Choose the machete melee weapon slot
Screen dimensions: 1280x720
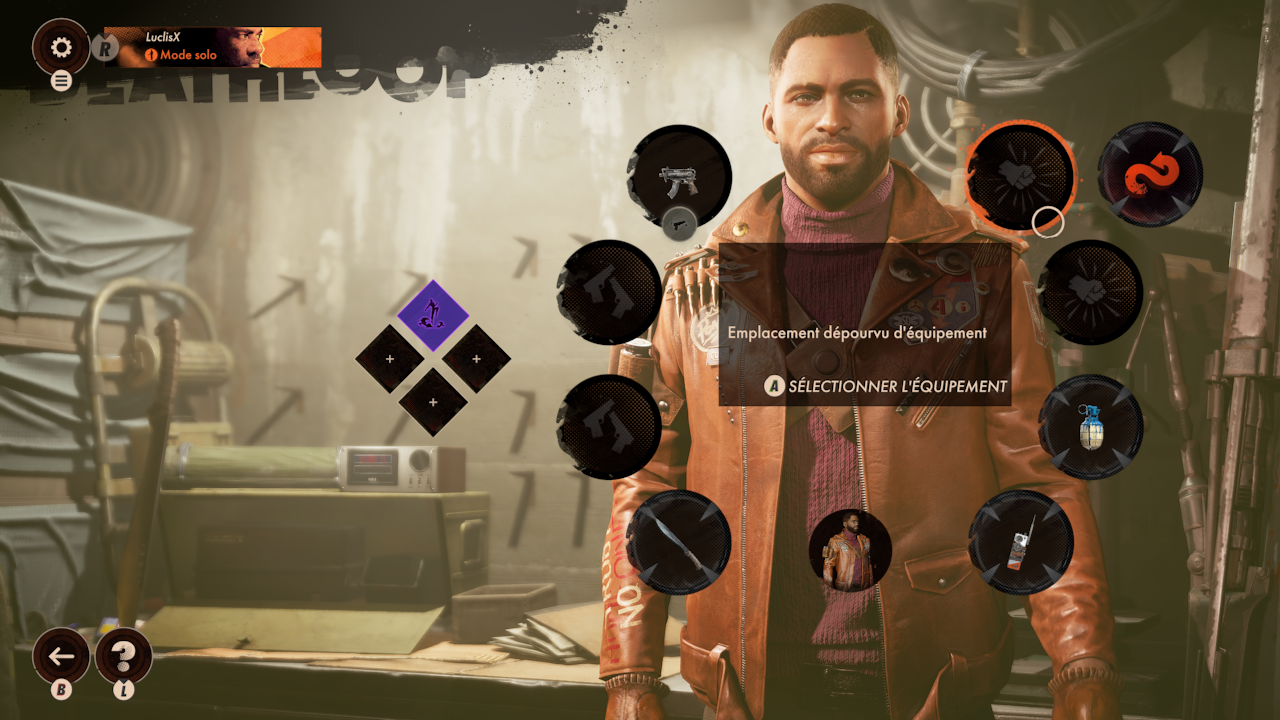pyautogui.click(x=679, y=541)
